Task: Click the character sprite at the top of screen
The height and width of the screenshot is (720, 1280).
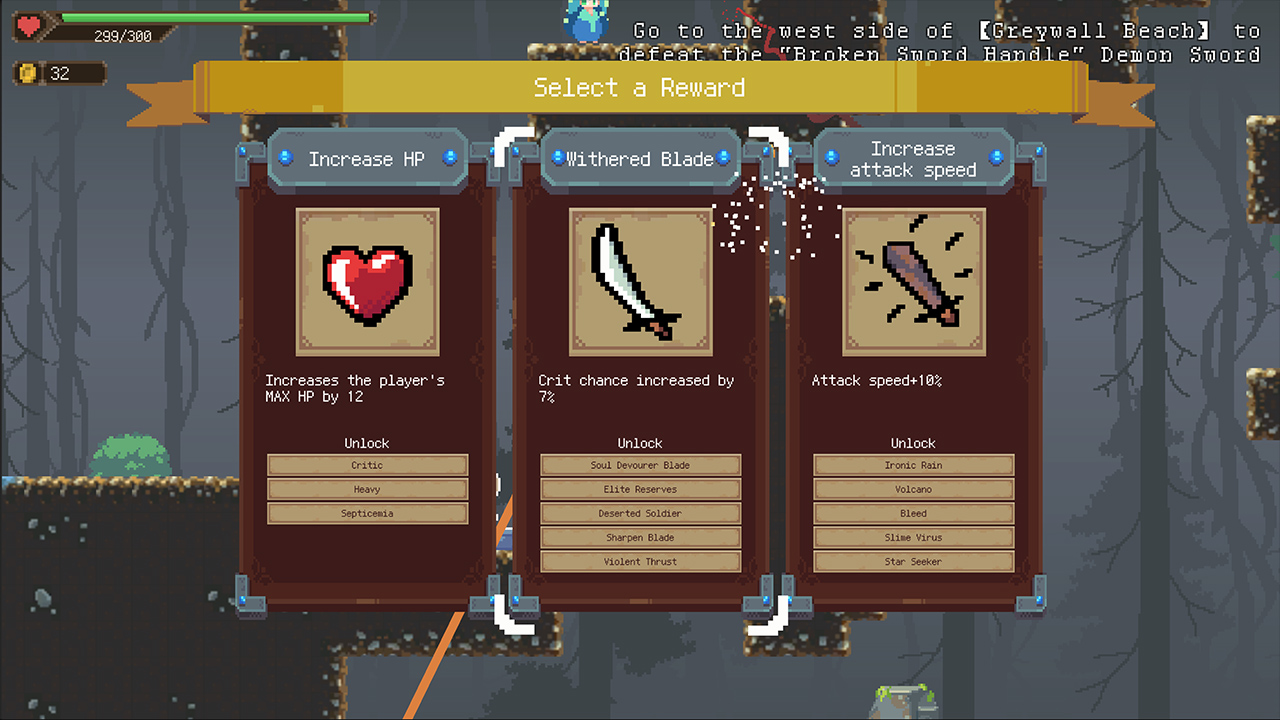Action: 584,20
